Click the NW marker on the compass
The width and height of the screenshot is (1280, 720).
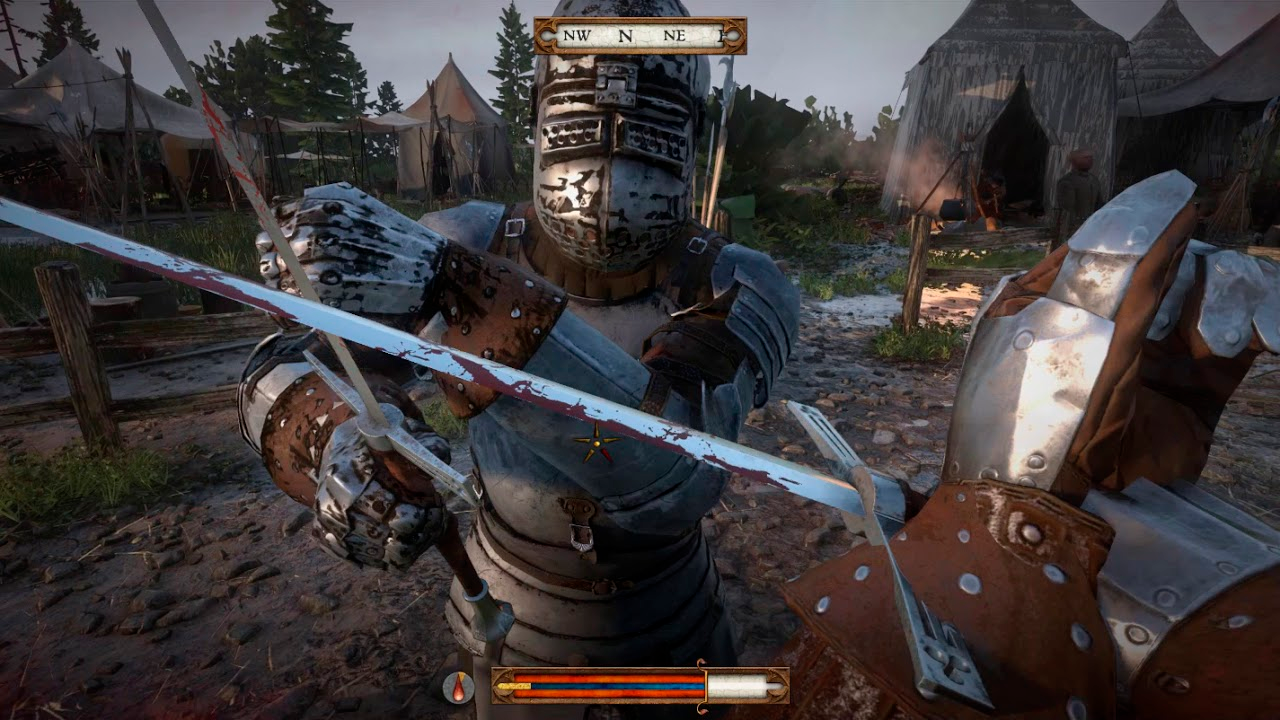(577, 35)
